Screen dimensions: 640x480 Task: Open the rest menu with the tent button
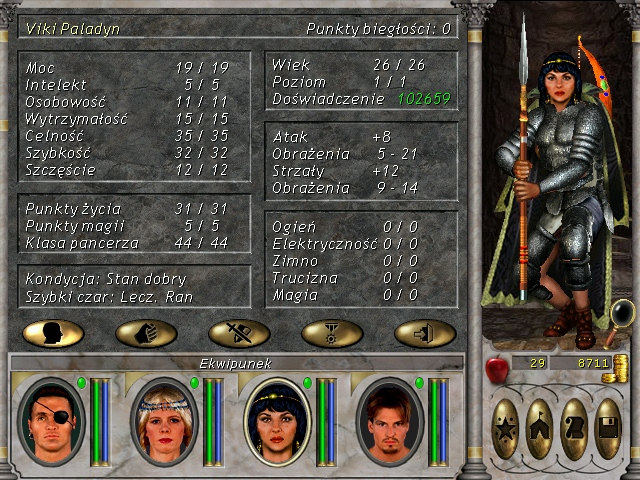pyautogui.click(x=539, y=429)
